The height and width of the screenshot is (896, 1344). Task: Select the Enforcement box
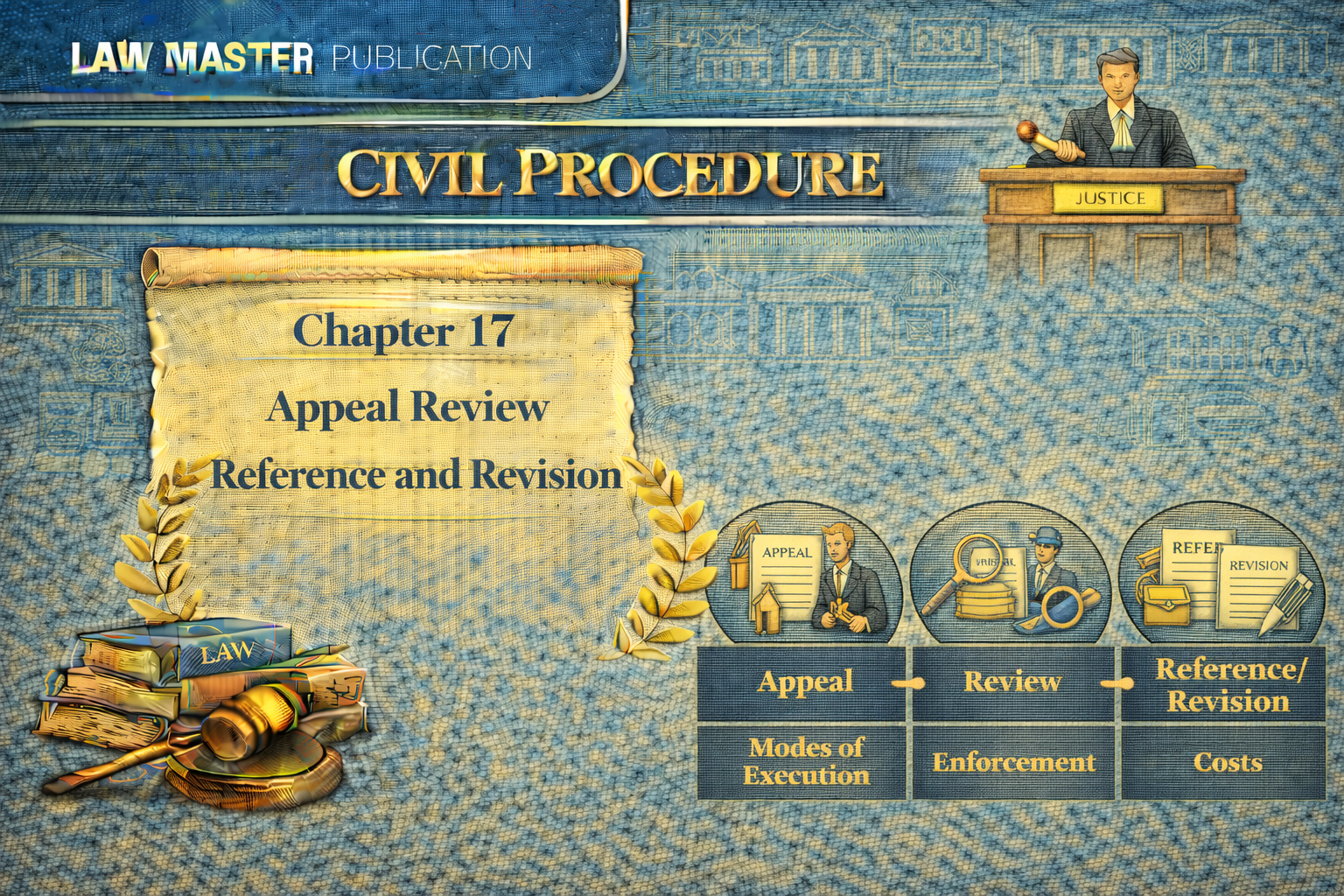click(x=1012, y=762)
